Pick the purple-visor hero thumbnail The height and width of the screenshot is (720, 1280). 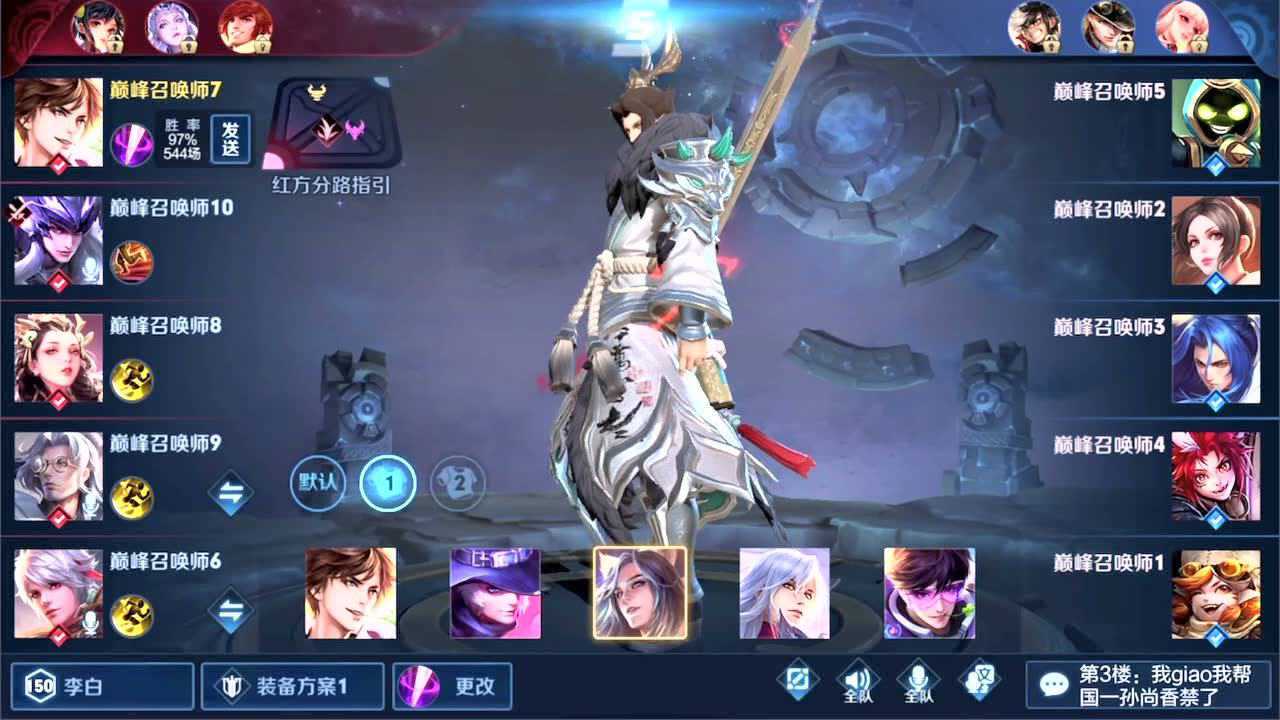(929, 593)
